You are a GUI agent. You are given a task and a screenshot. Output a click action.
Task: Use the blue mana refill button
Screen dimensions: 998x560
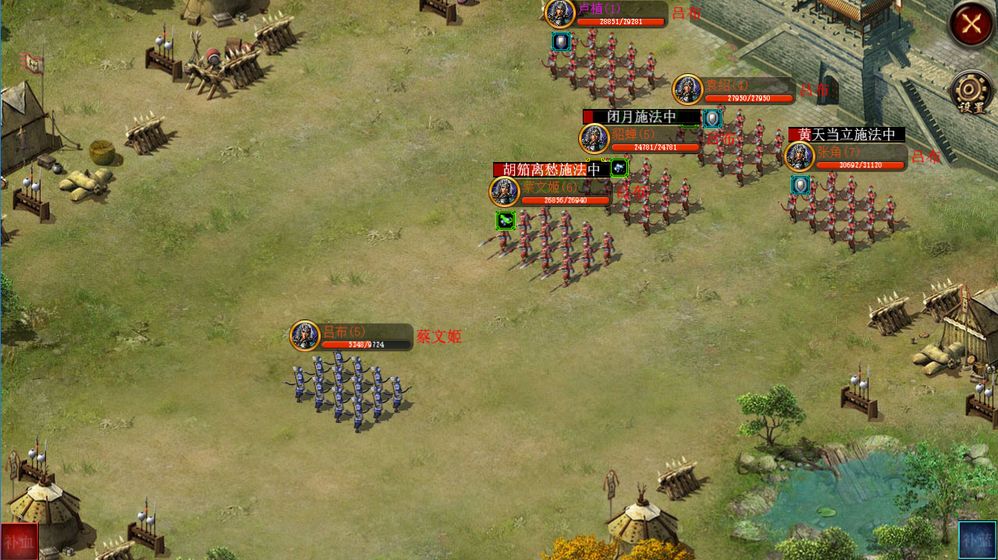[977, 540]
